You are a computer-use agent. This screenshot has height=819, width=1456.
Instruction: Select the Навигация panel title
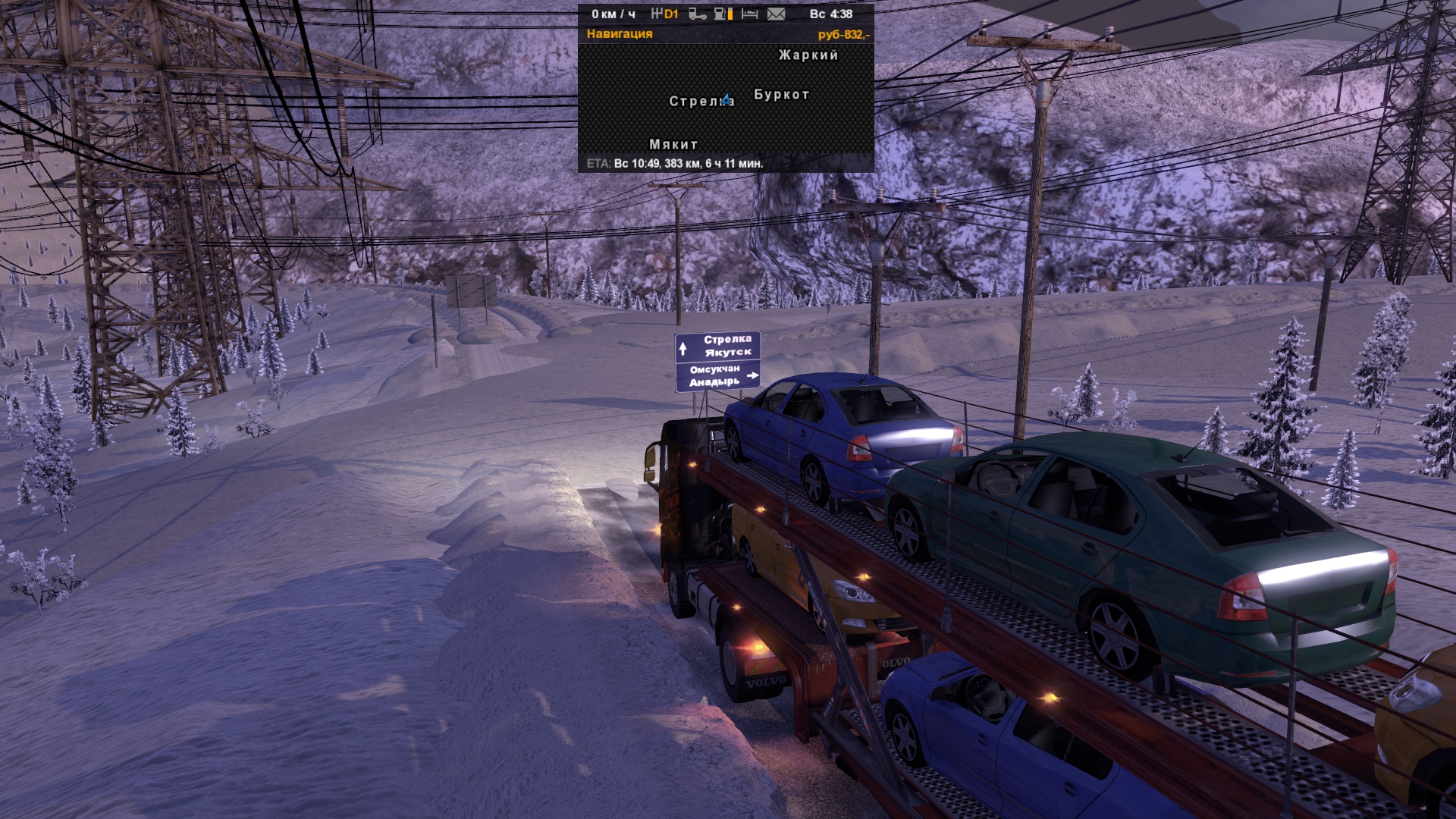click(x=620, y=33)
